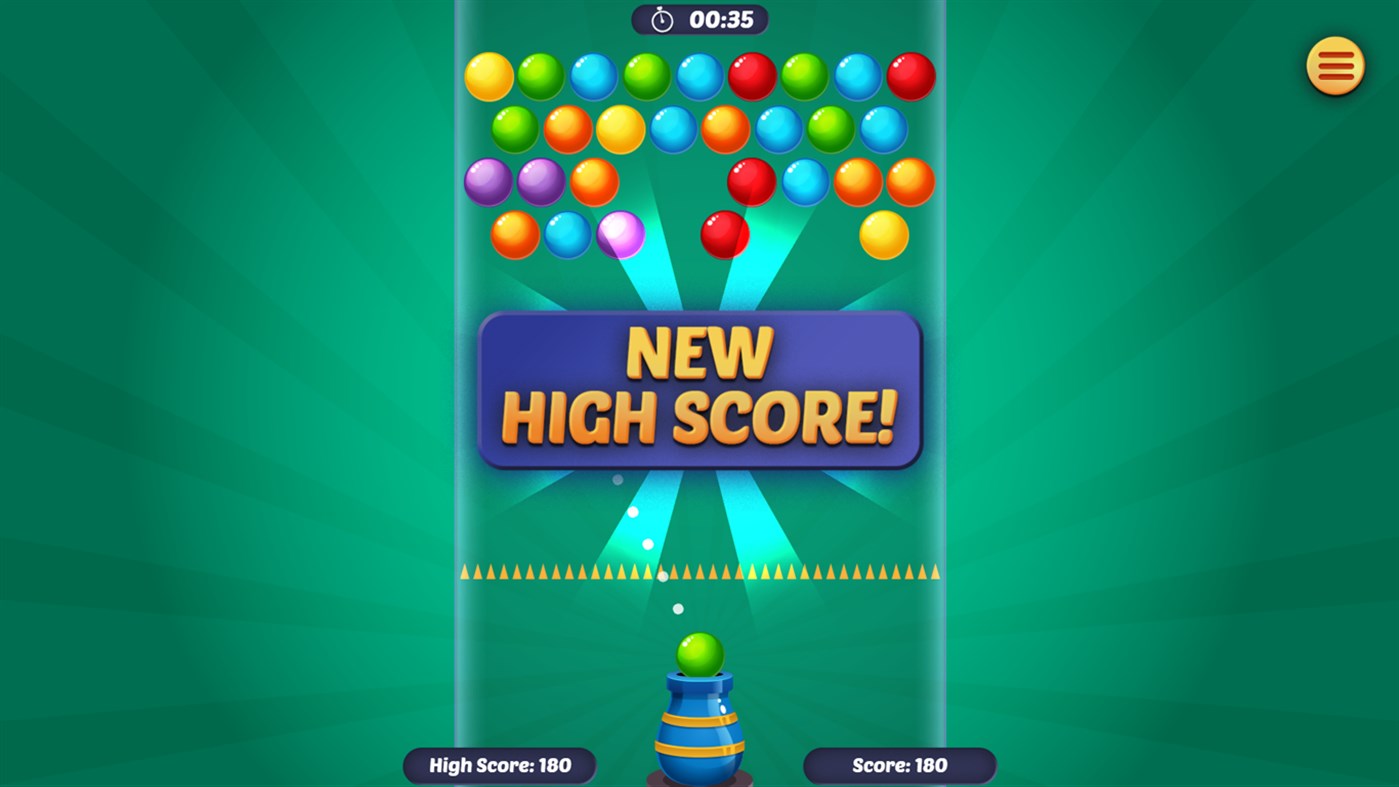Open the hamburger menu icon

click(1335, 65)
